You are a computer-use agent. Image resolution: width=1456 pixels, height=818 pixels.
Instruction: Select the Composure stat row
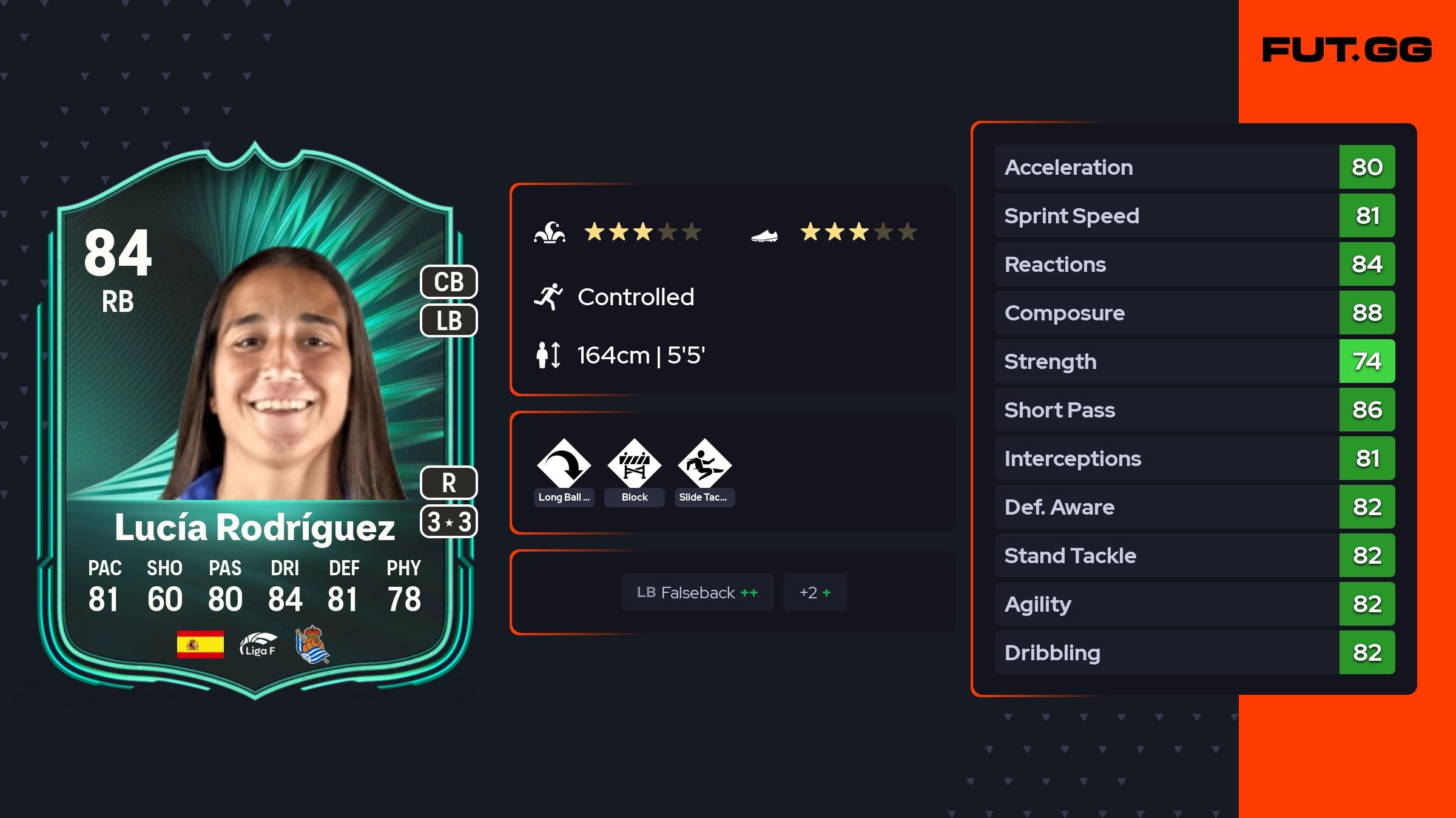click(x=1194, y=313)
